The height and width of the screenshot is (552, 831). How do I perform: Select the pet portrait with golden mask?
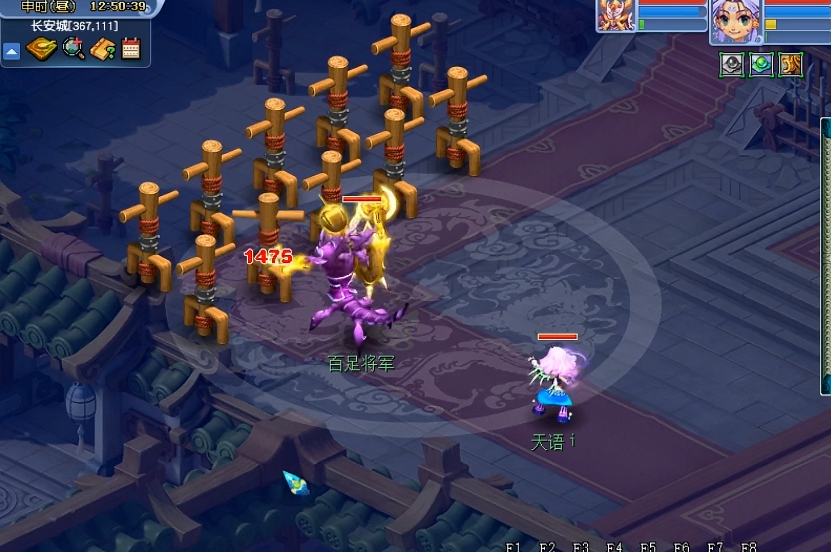coord(616,16)
